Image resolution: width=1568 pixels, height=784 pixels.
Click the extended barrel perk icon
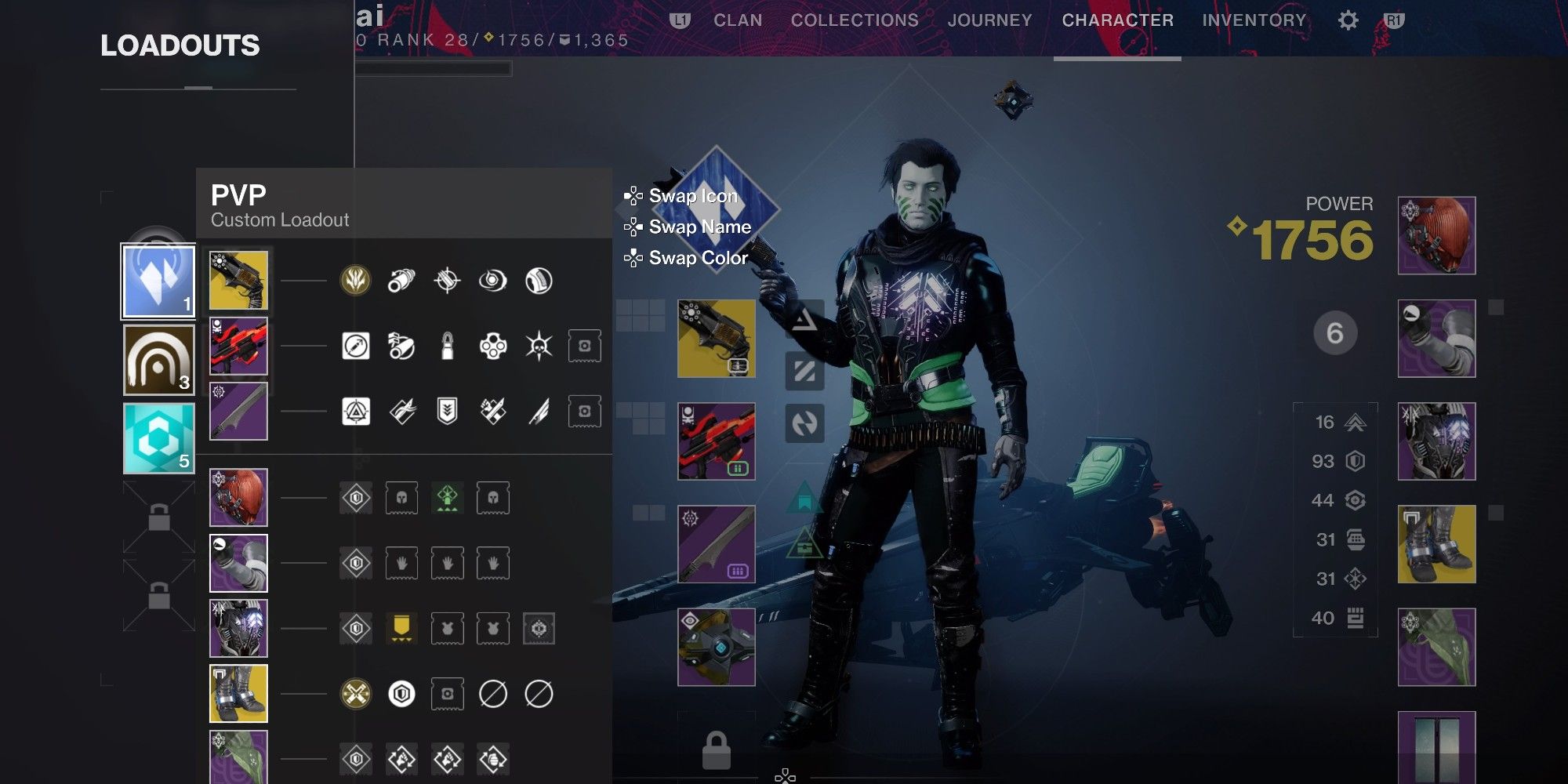[401, 280]
